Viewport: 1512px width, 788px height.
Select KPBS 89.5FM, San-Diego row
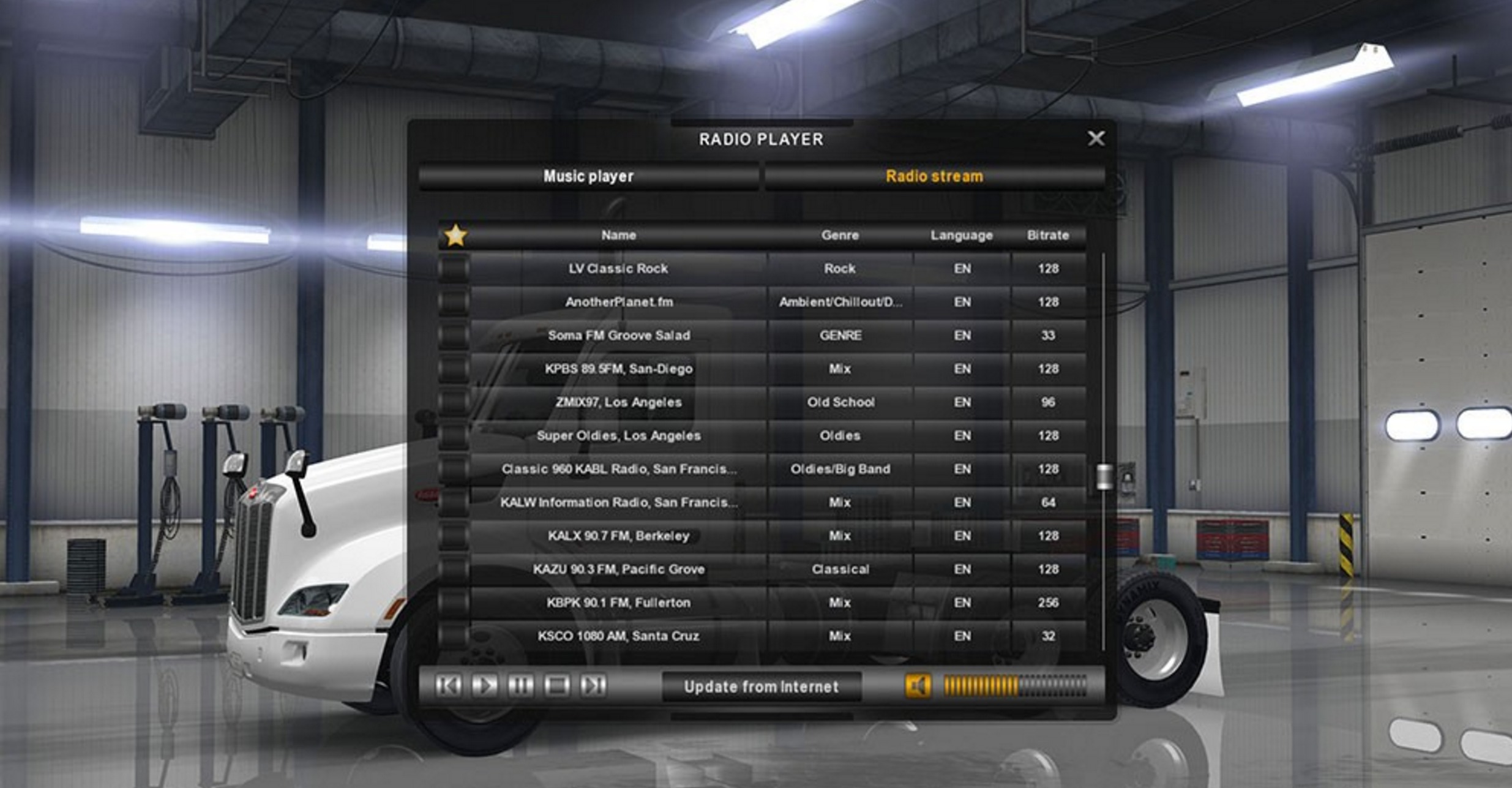pos(618,369)
